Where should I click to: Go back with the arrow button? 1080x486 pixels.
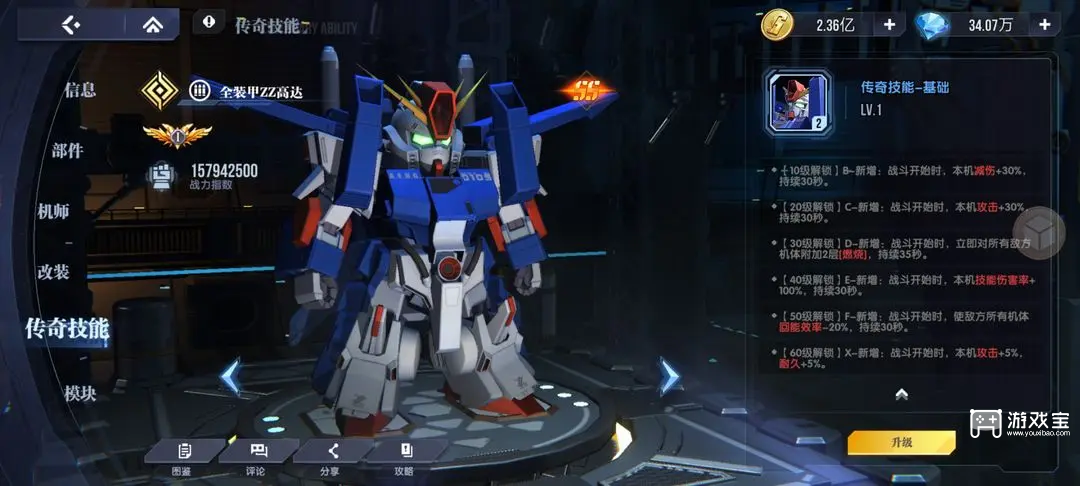click(71, 24)
